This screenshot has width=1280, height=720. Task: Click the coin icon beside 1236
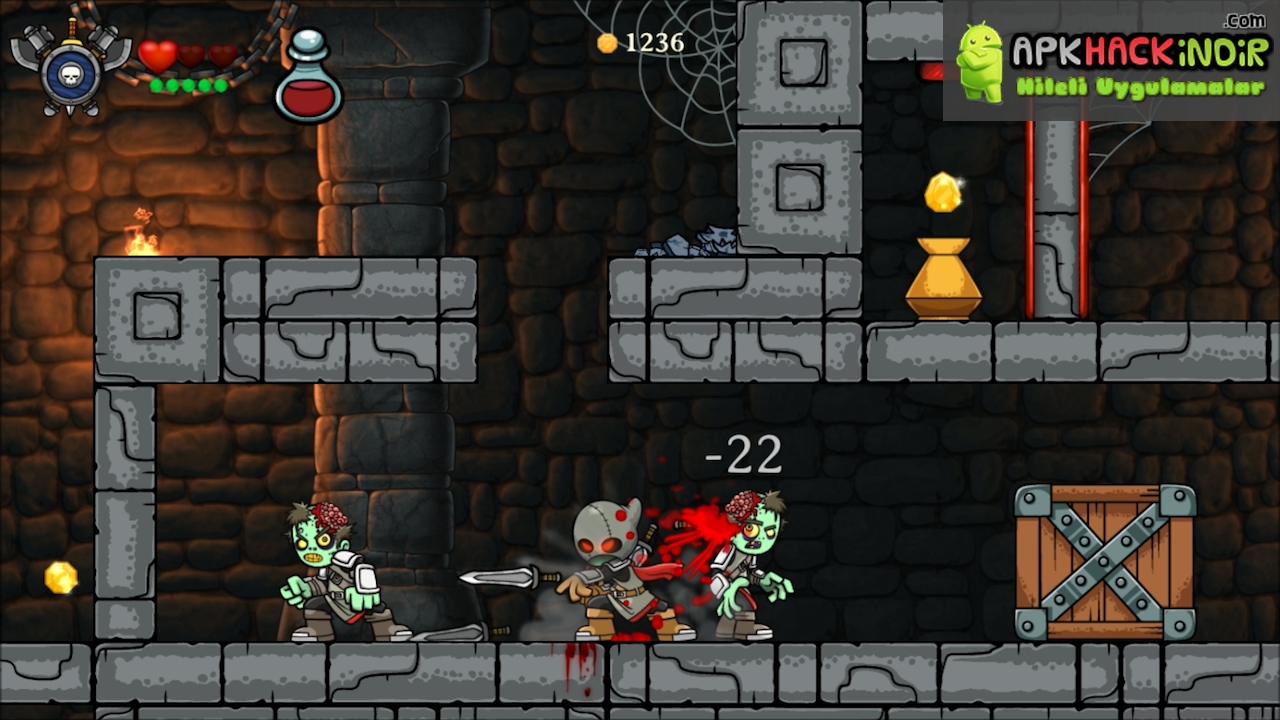[606, 43]
